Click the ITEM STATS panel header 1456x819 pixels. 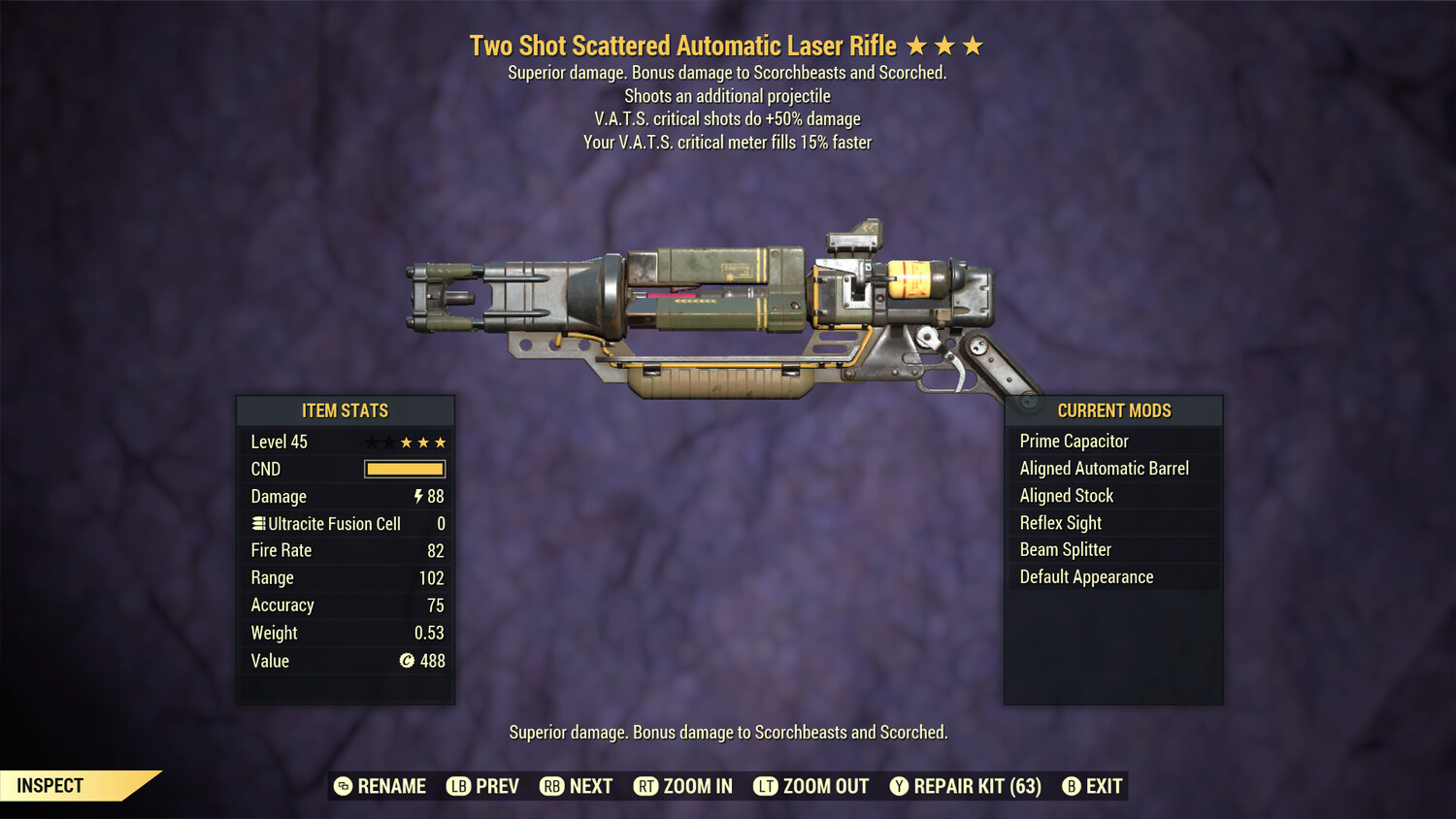[x=346, y=410]
